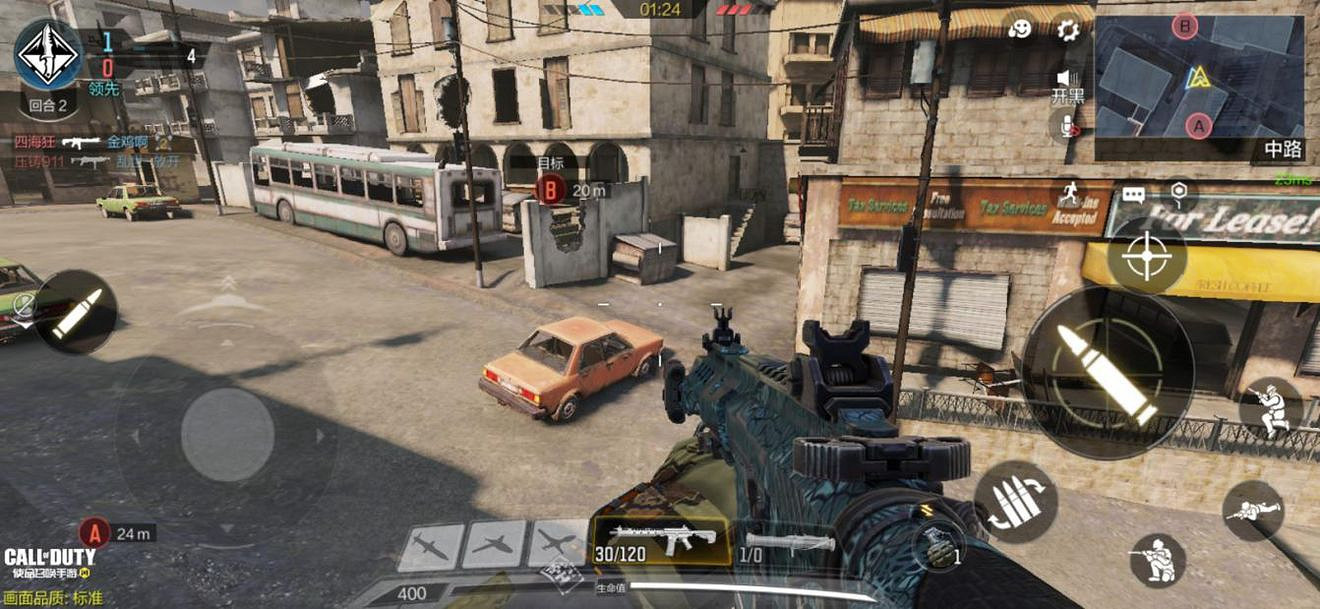Open the emote smiley menu
1320x609 pixels.
[x=1021, y=29]
